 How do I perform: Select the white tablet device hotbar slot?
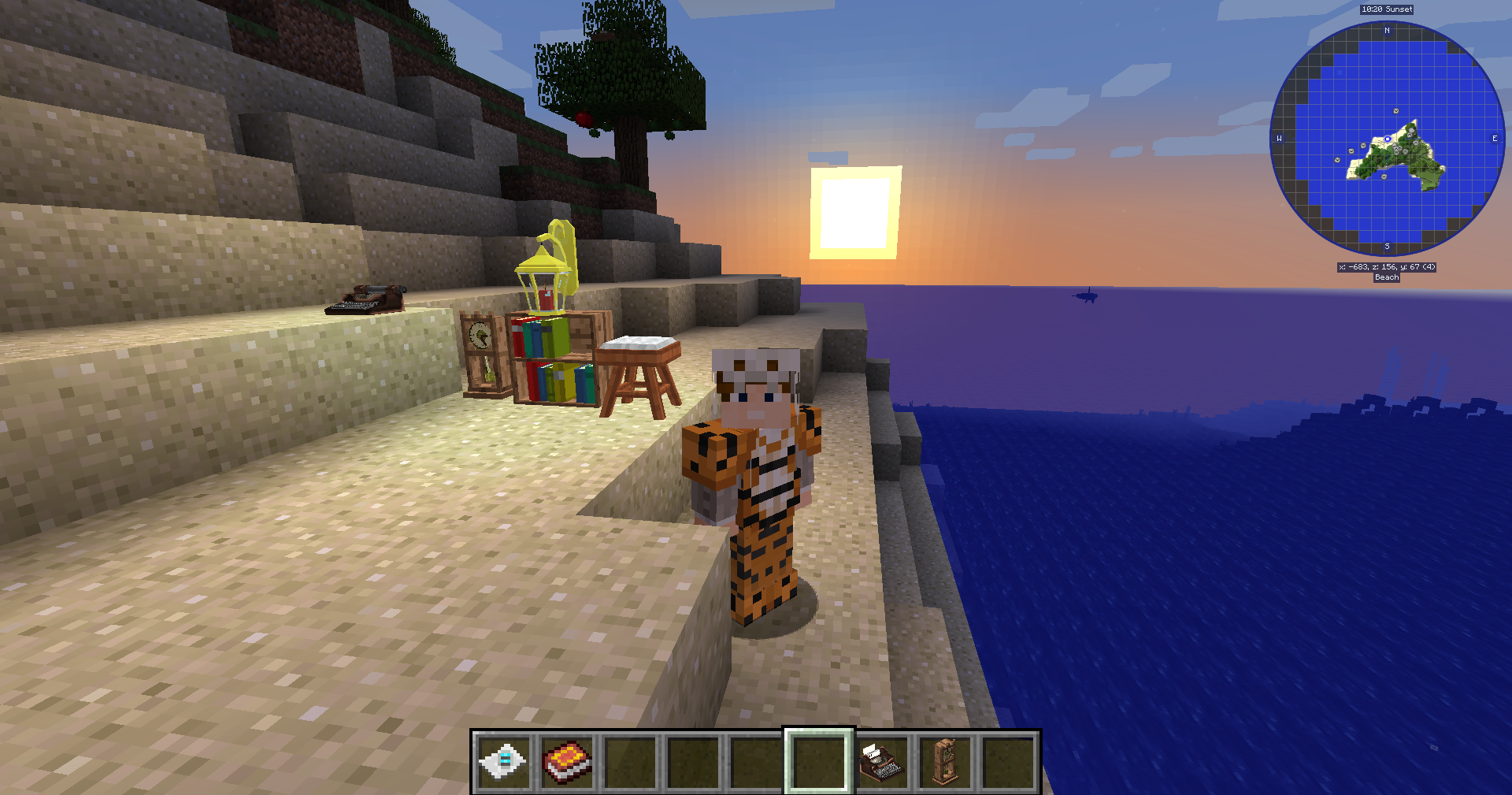coord(503,762)
